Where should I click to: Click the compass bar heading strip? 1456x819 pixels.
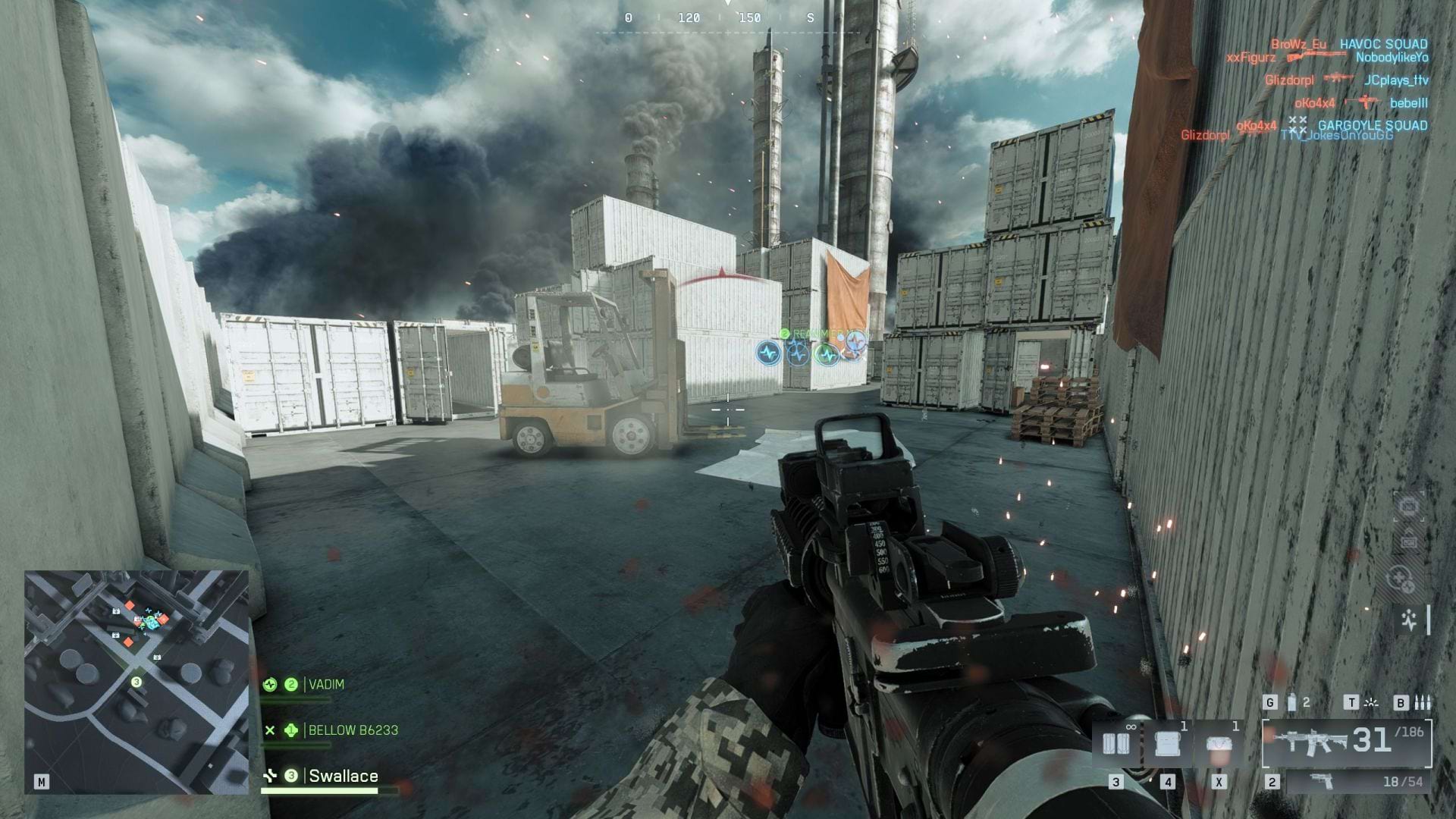pyautogui.click(x=726, y=18)
